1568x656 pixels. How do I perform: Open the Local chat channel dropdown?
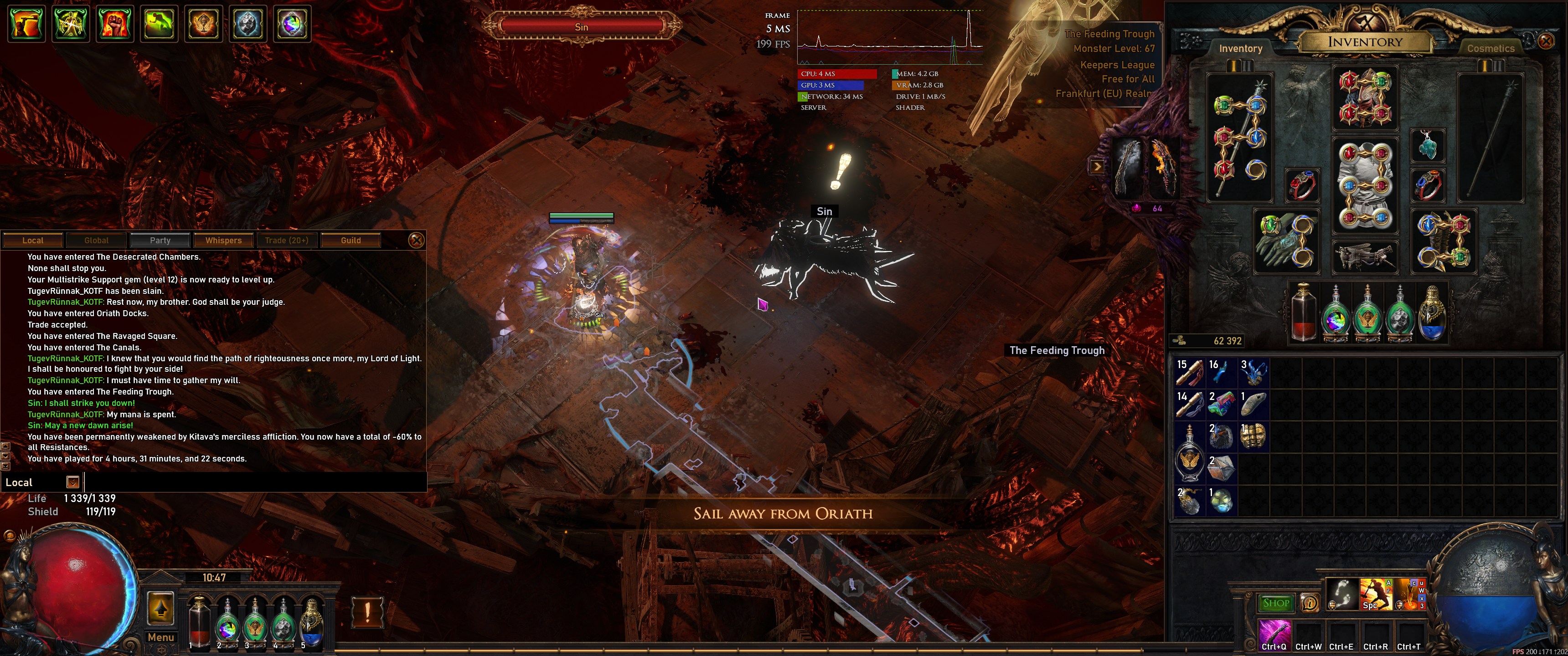point(72,482)
